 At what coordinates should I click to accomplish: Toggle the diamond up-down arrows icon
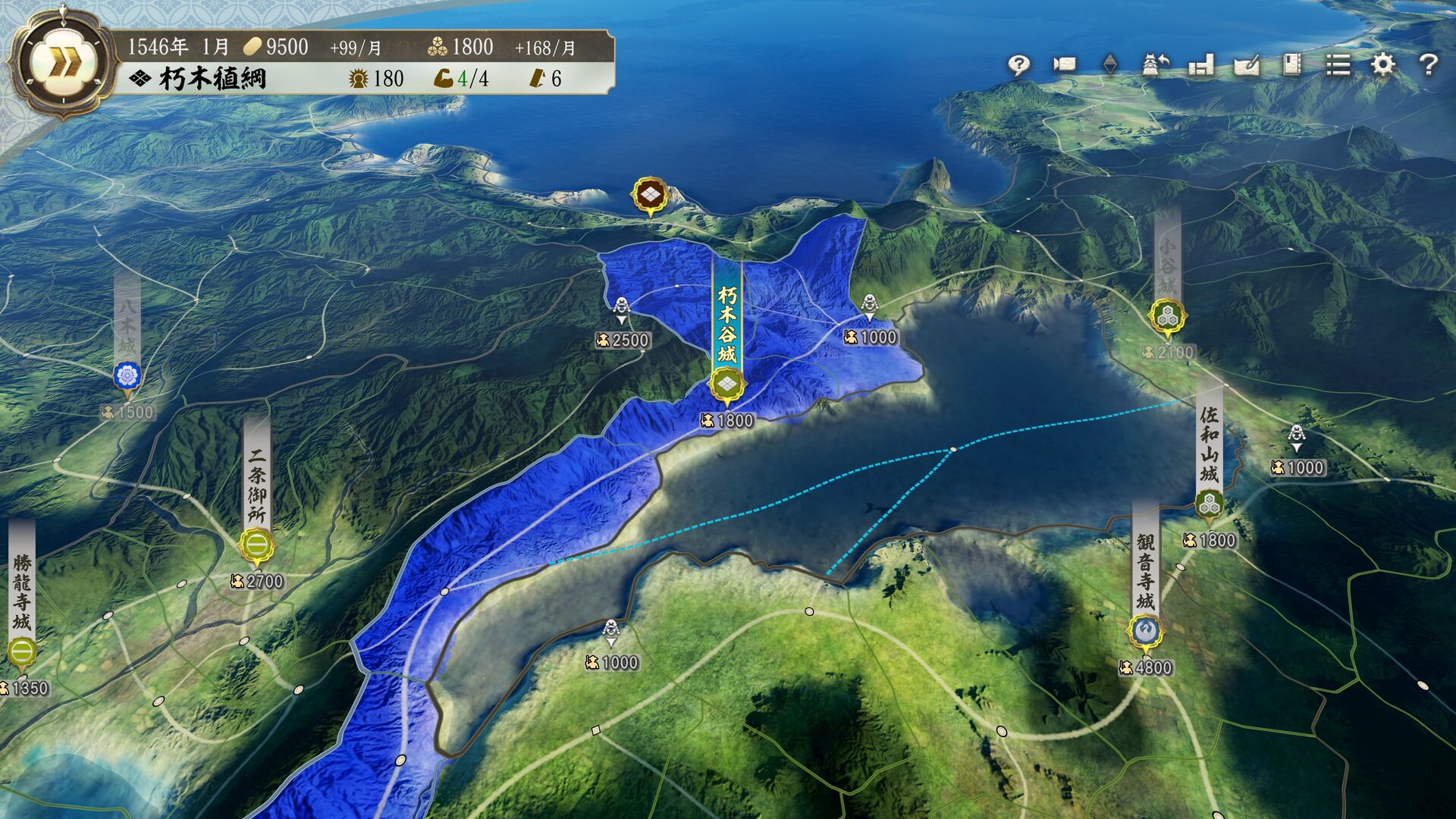(x=1109, y=64)
